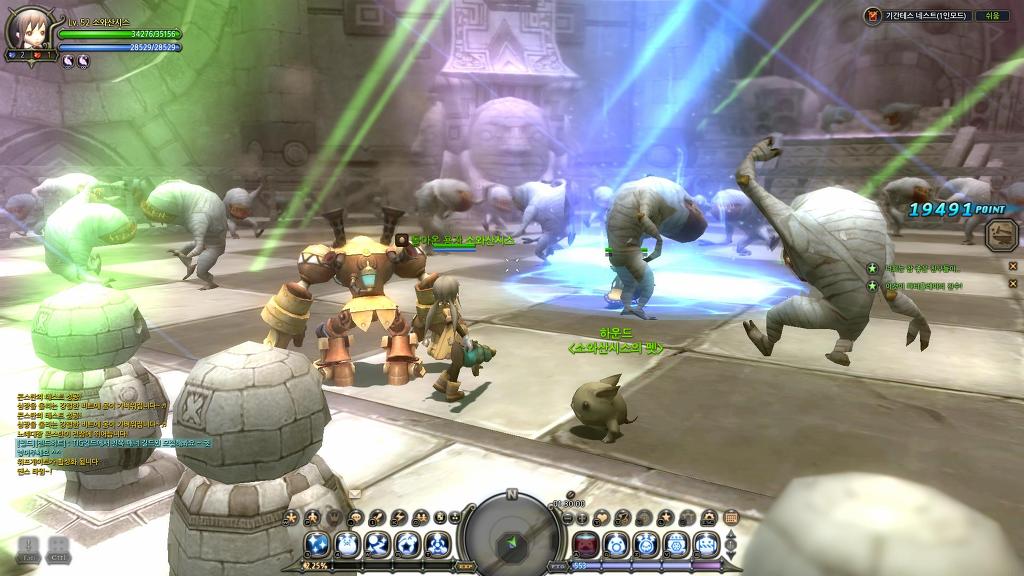
Task: Open the mail envelope notification
Action: click(355, 493)
